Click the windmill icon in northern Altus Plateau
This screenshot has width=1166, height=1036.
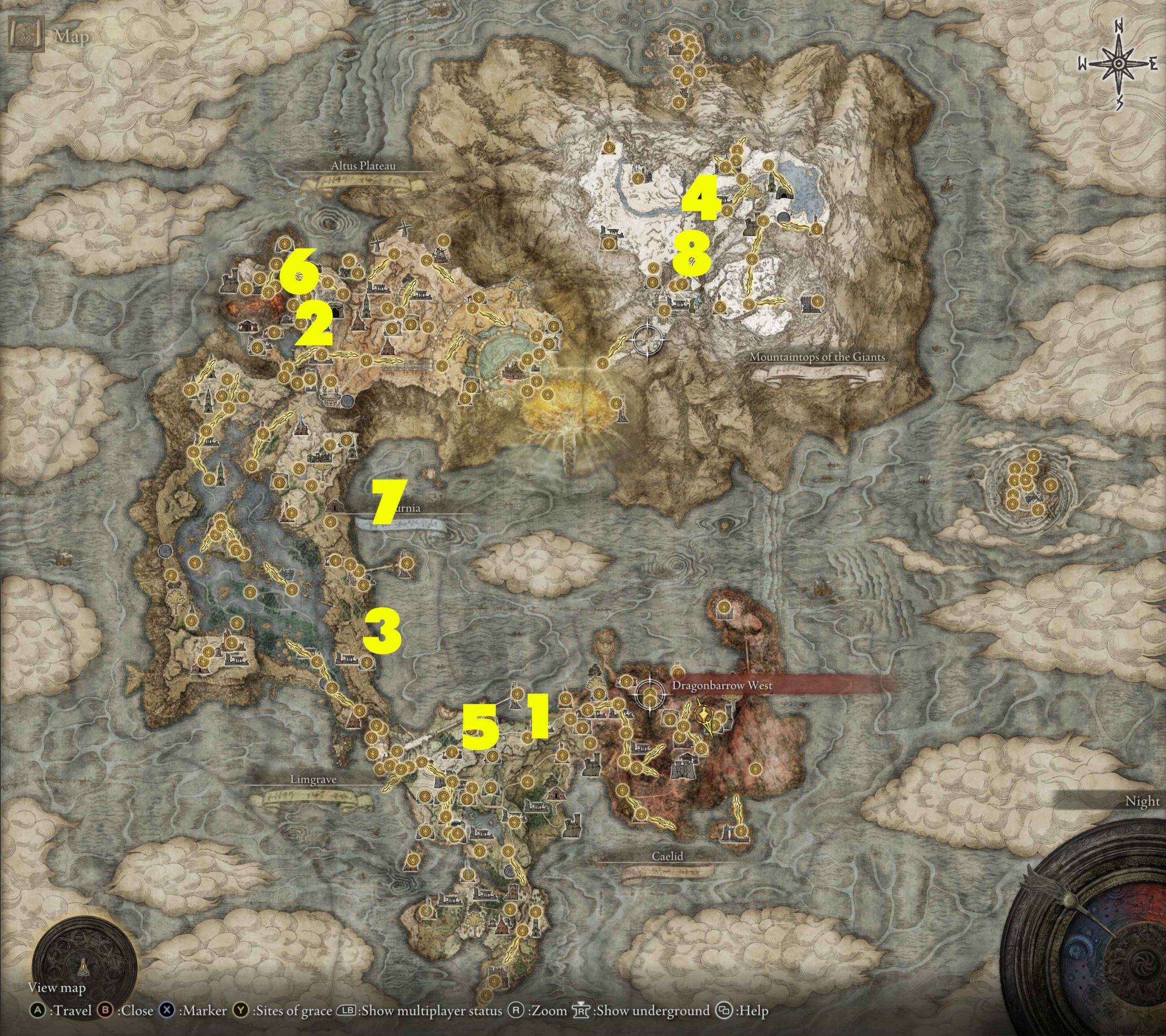pyautogui.click(x=404, y=228)
